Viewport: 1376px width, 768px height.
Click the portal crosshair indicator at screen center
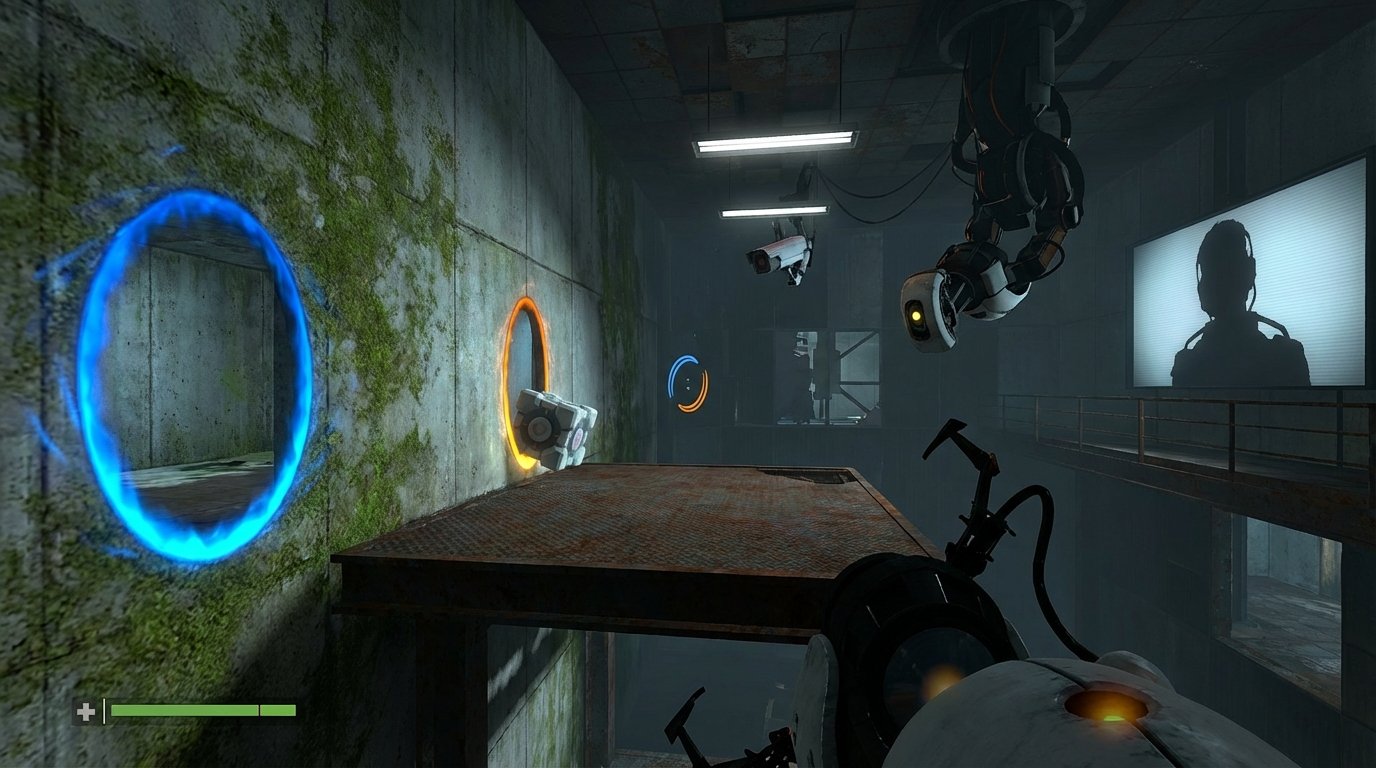click(x=688, y=383)
